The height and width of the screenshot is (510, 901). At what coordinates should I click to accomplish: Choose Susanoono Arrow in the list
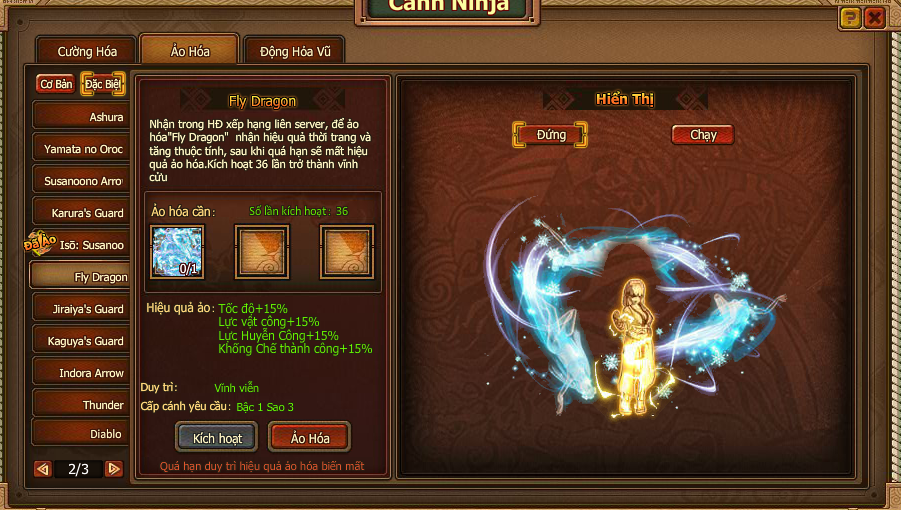(81, 181)
